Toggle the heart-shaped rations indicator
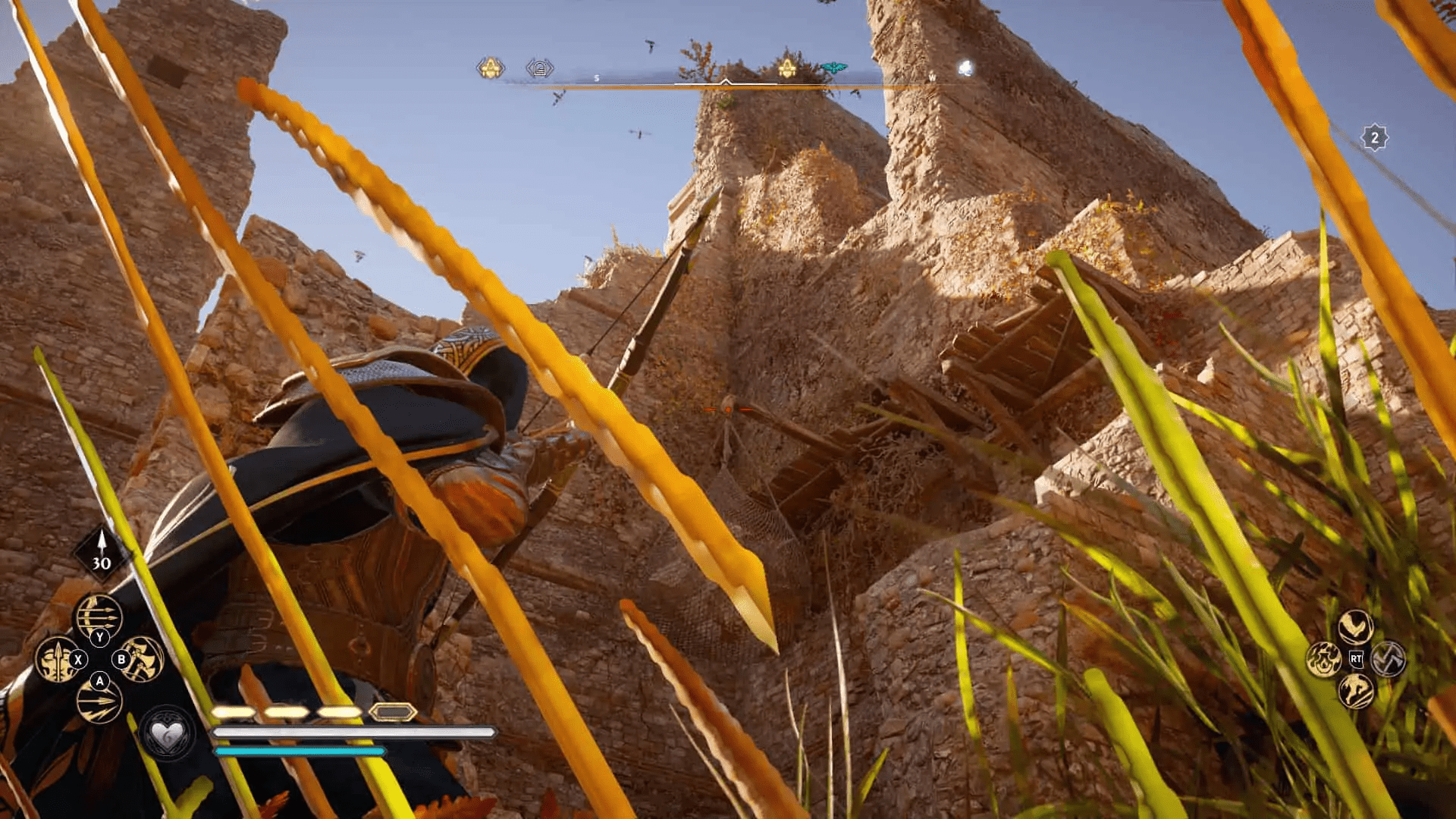Viewport: 1456px width, 819px height. click(165, 734)
